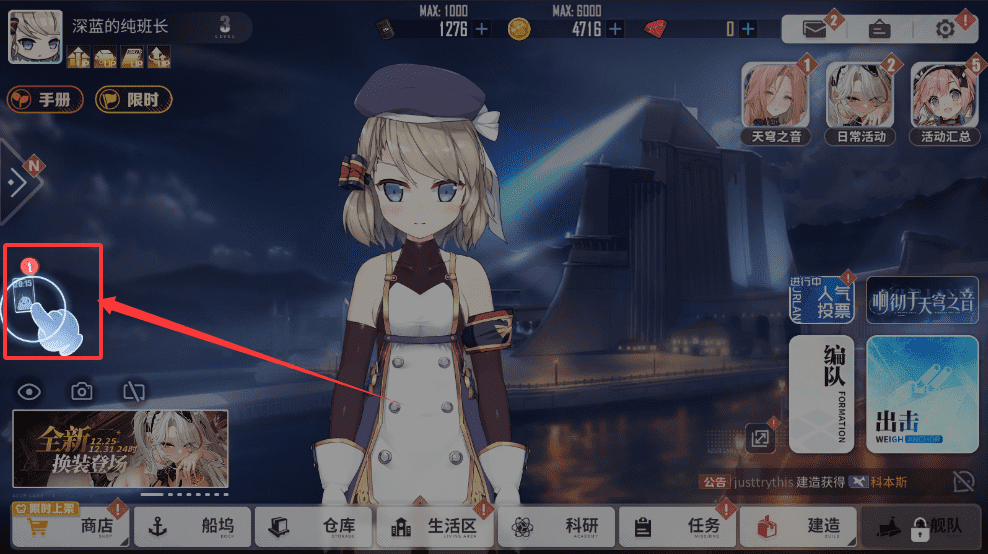
Task: Launch 出击 weigh anchor
Action: tap(921, 394)
